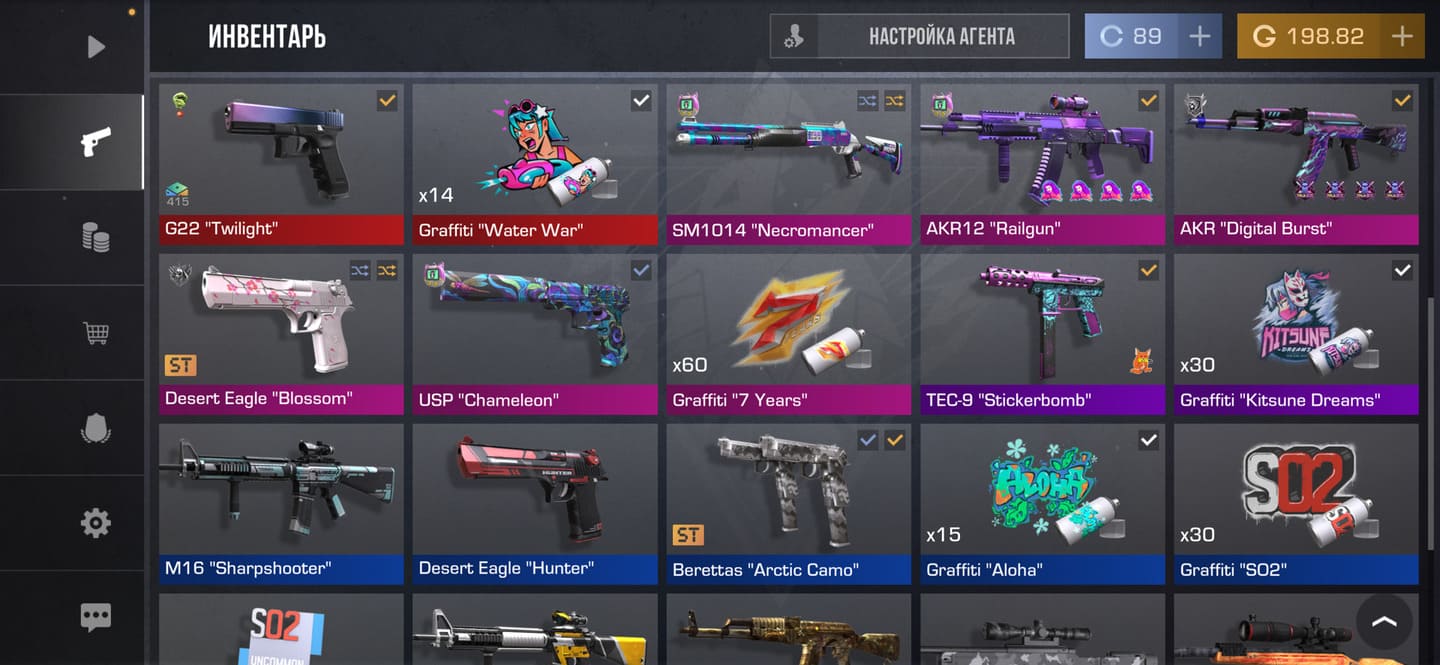This screenshot has width=1440, height=665.
Task: Tap the scroll-to-top arrow button
Action: [x=1384, y=622]
